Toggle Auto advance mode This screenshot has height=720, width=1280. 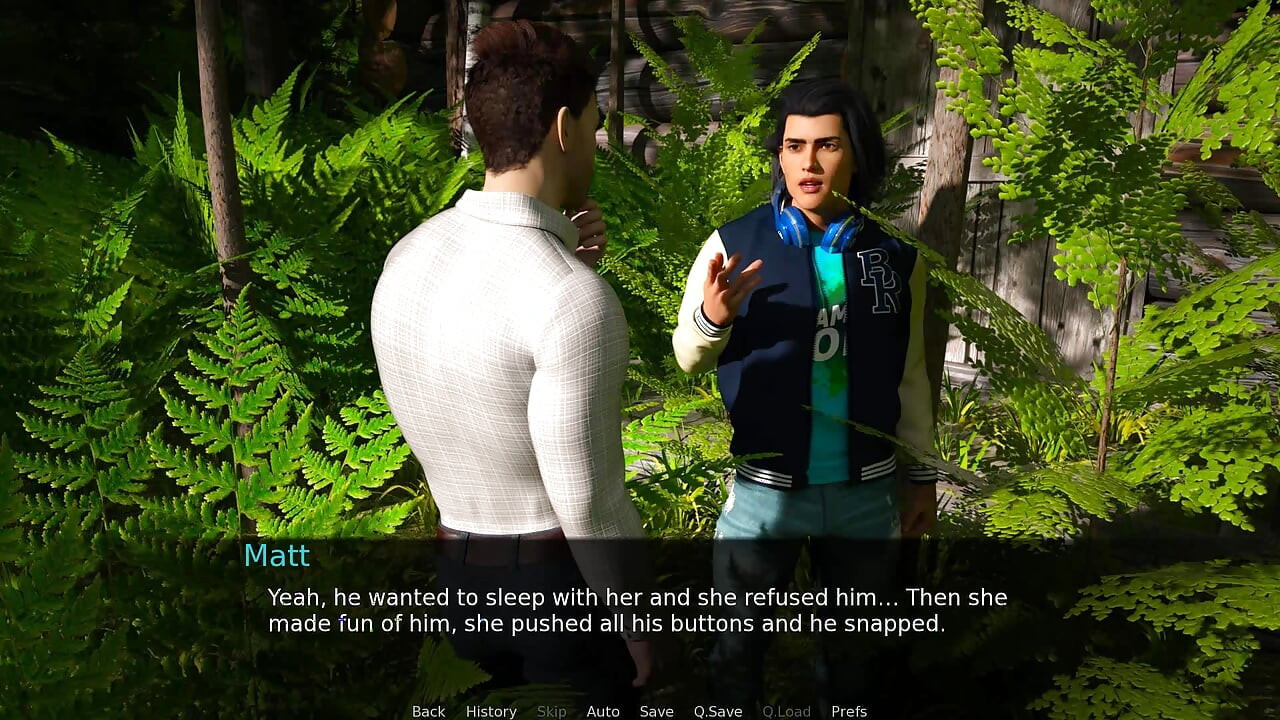[x=603, y=711]
